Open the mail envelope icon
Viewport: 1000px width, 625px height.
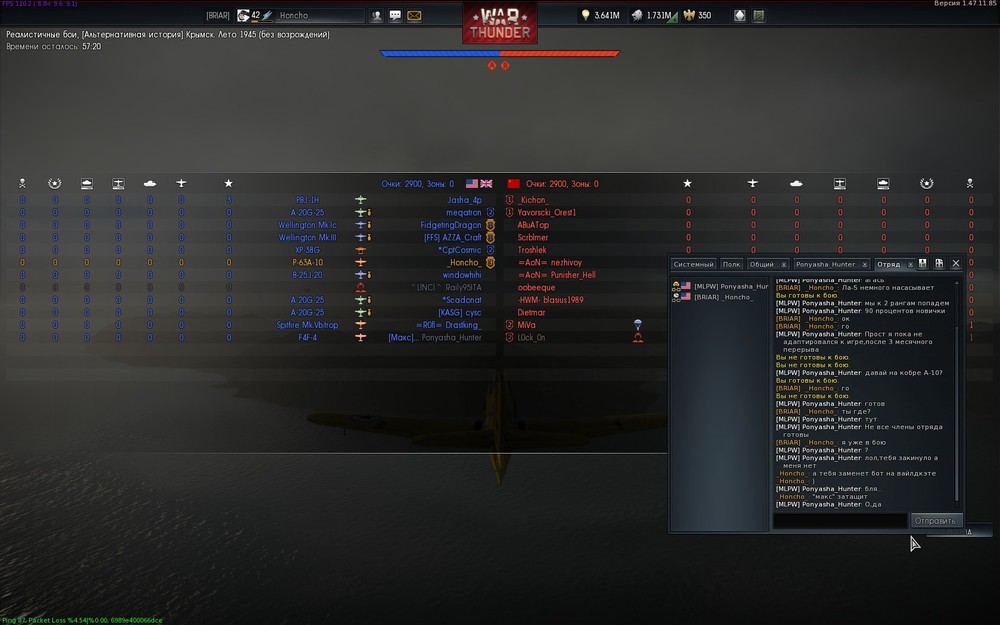[414, 16]
